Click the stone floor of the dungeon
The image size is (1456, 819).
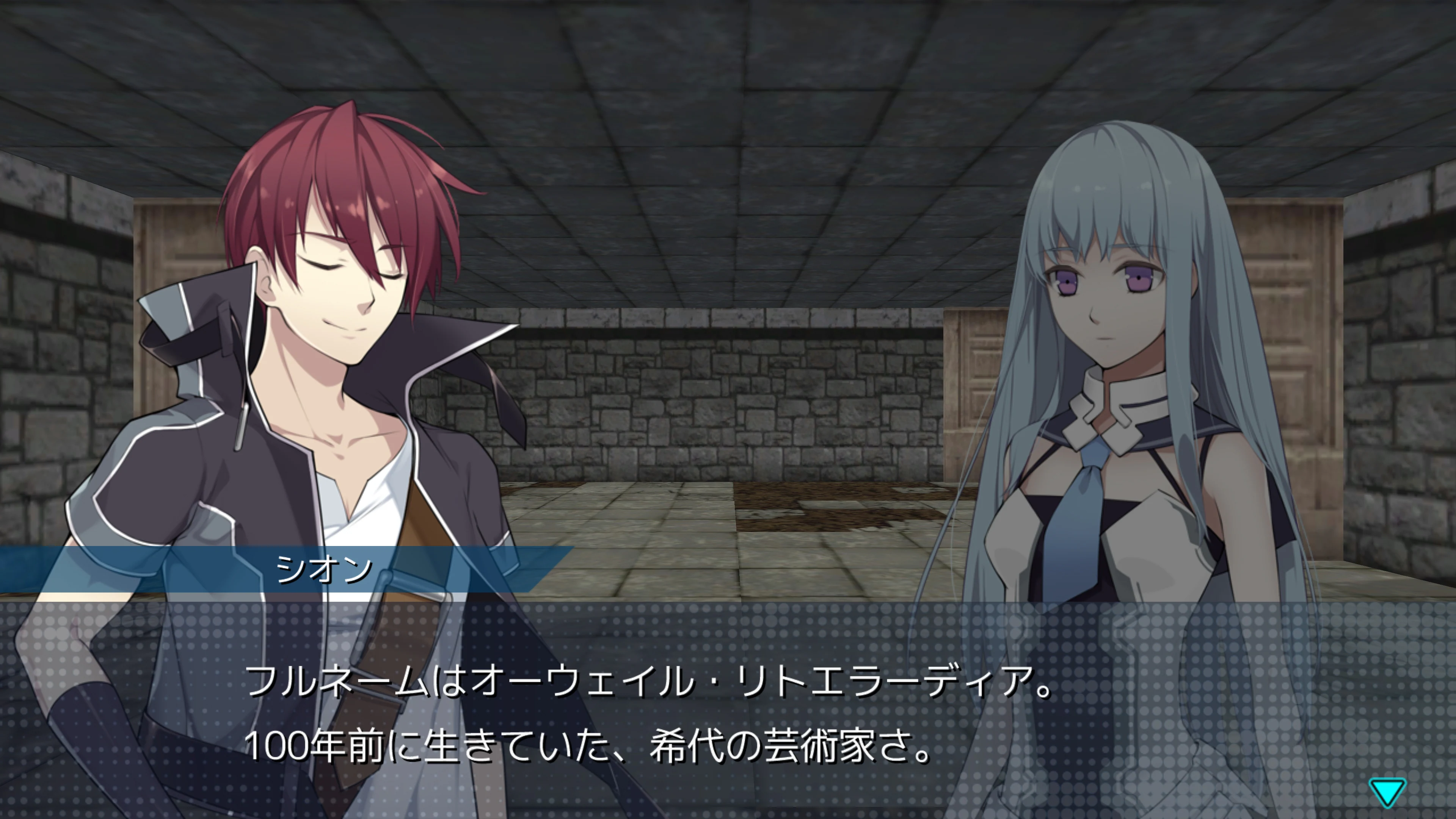coord(735,537)
